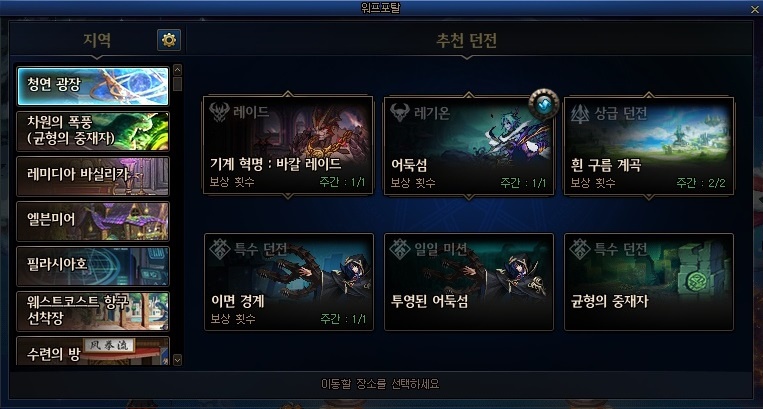This screenshot has width=763, height=409.
Task: Select 청연 광장 in the region list
Action: (93, 86)
